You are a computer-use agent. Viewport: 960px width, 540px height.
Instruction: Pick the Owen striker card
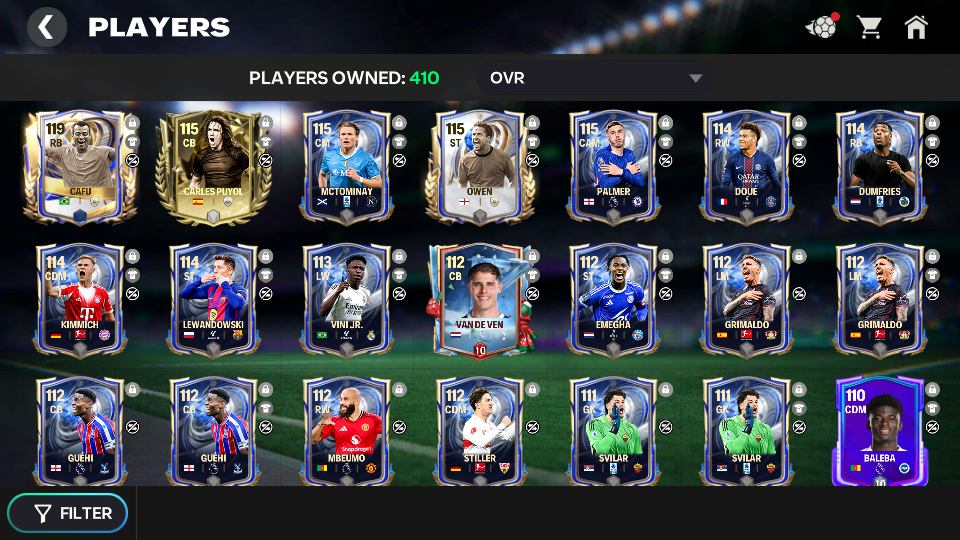pyautogui.click(x=480, y=165)
